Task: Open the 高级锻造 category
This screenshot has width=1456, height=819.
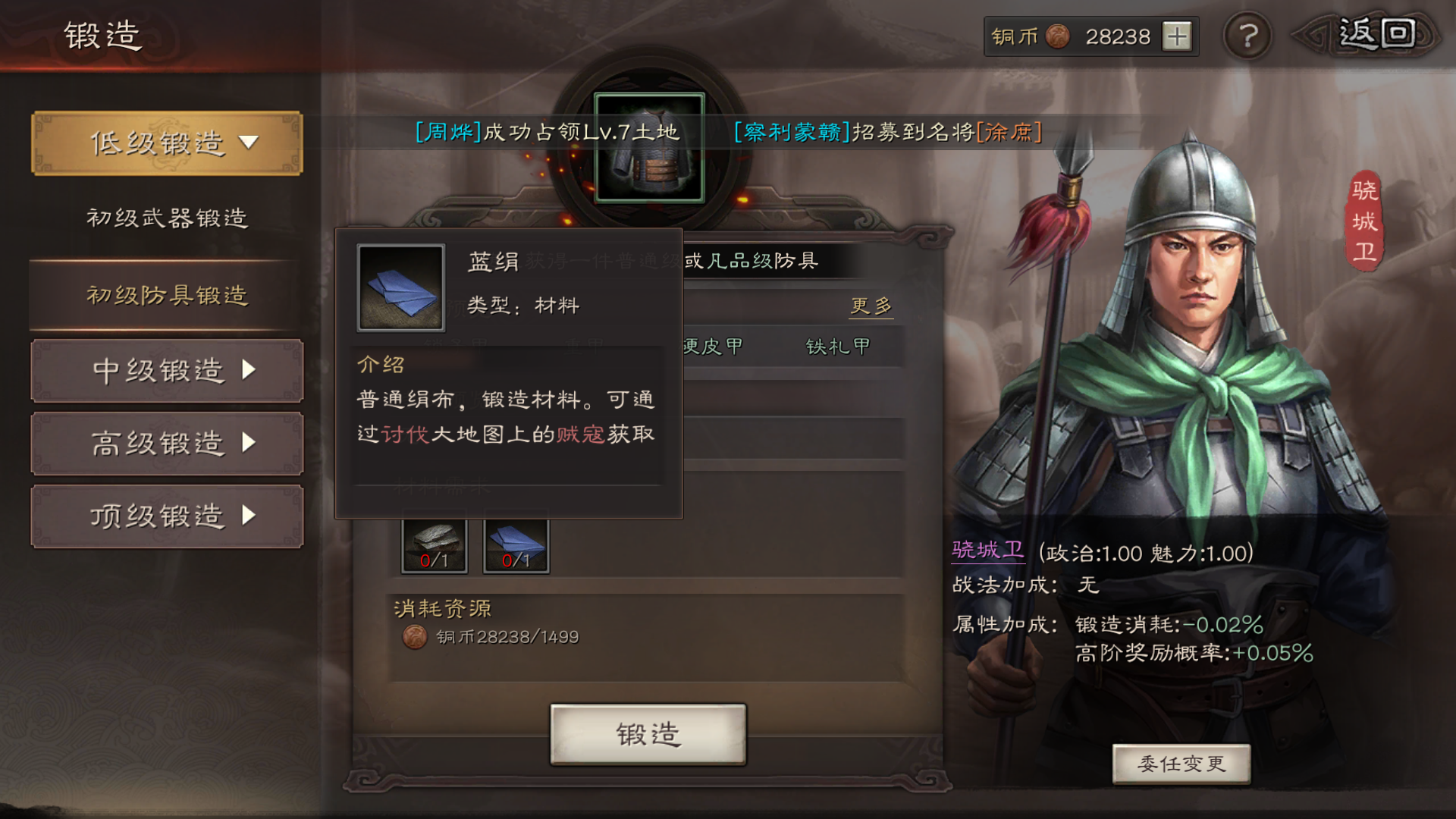Action: [167, 444]
